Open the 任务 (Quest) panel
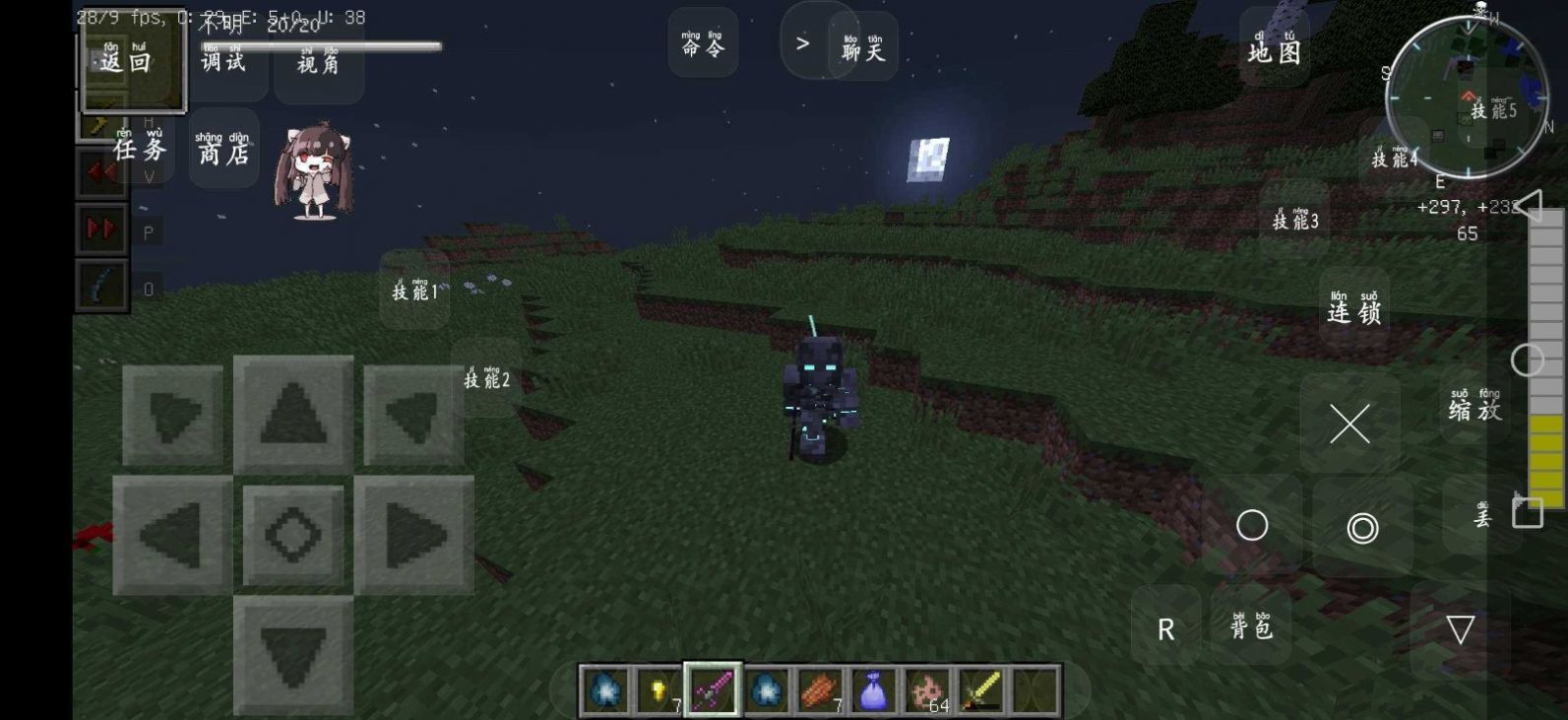The height and width of the screenshot is (720, 1568). (139, 148)
